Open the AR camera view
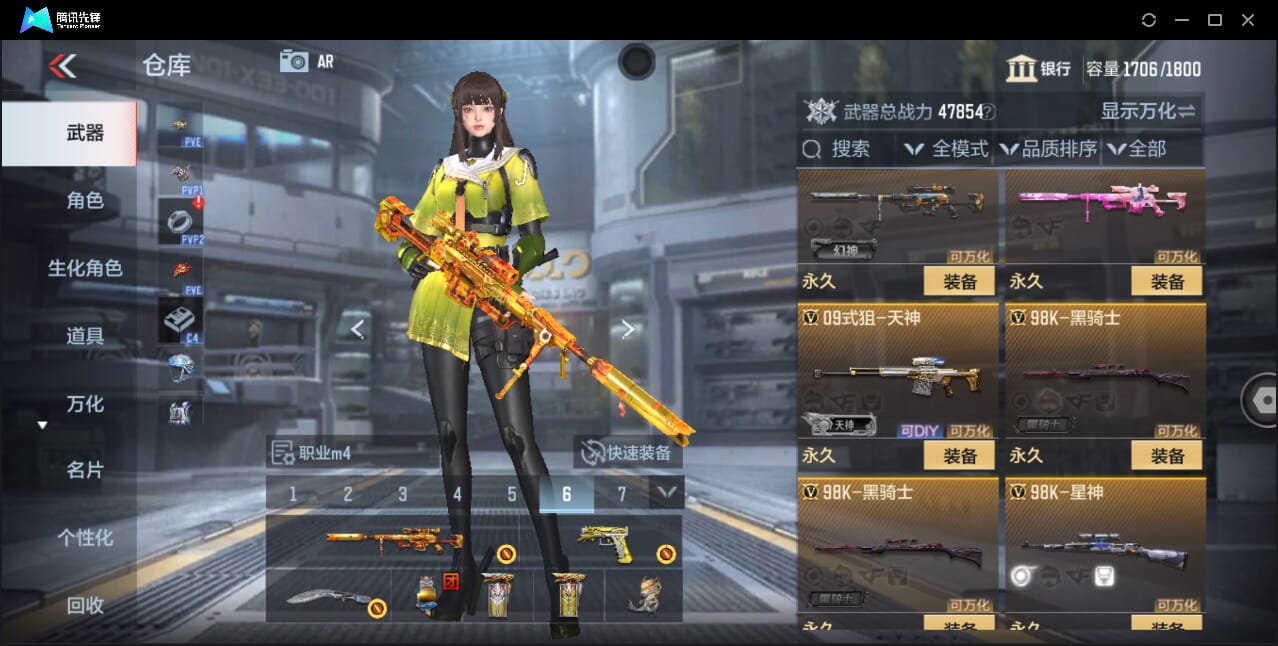The height and width of the screenshot is (646, 1278). click(x=306, y=61)
